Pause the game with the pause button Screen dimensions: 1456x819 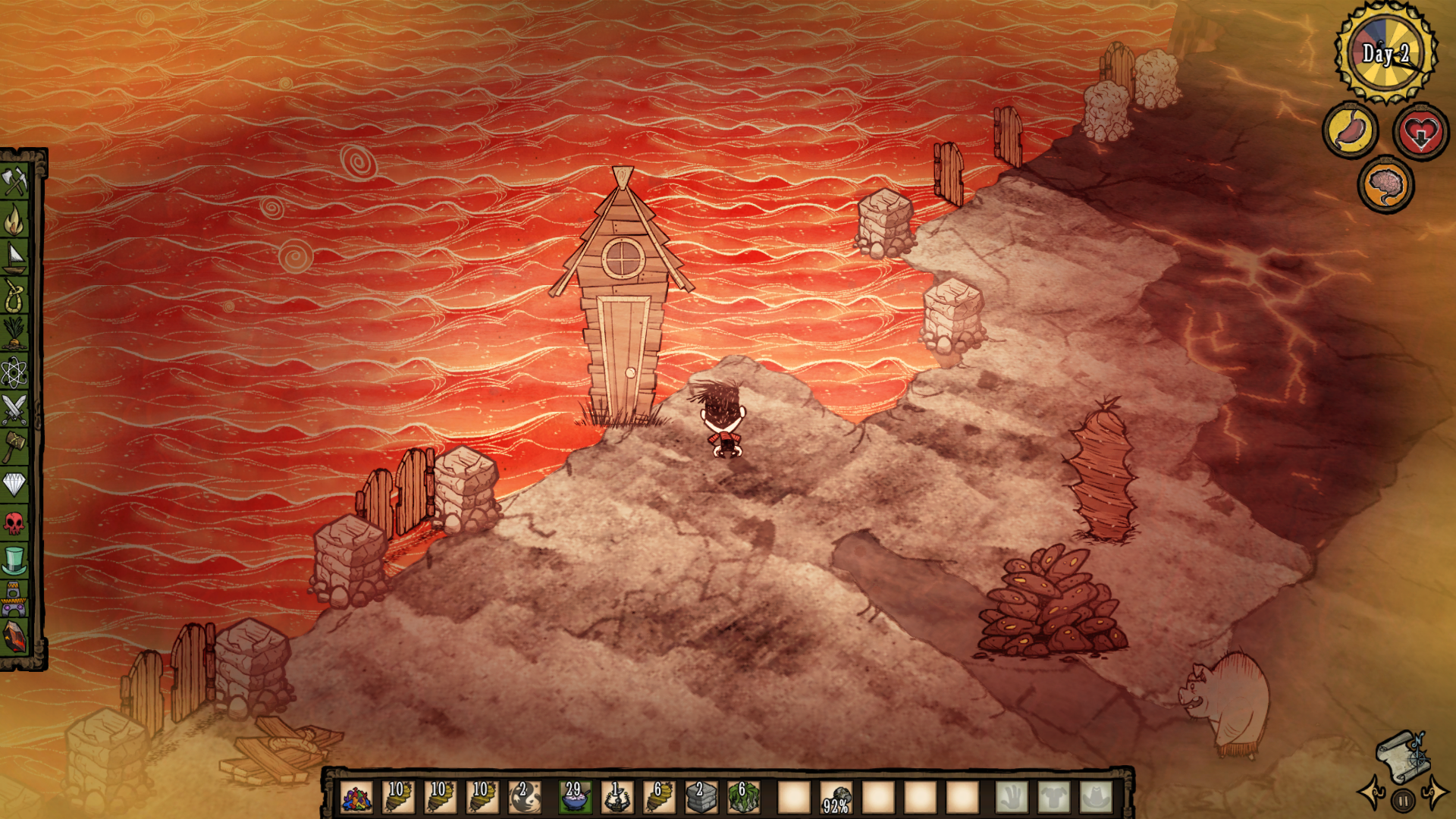1403,800
